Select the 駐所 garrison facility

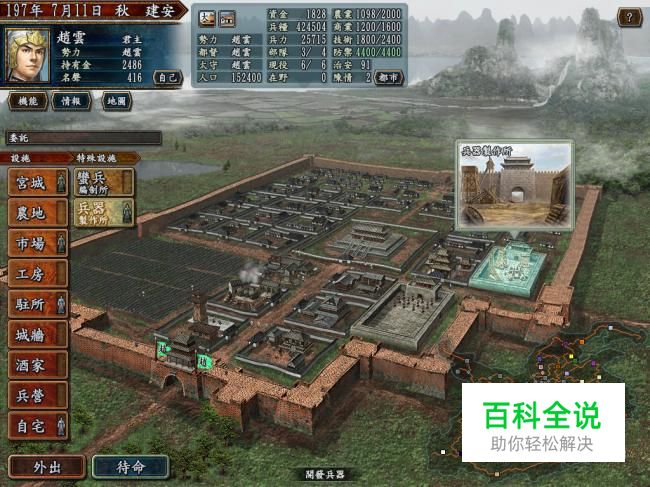[x=37, y=304]
